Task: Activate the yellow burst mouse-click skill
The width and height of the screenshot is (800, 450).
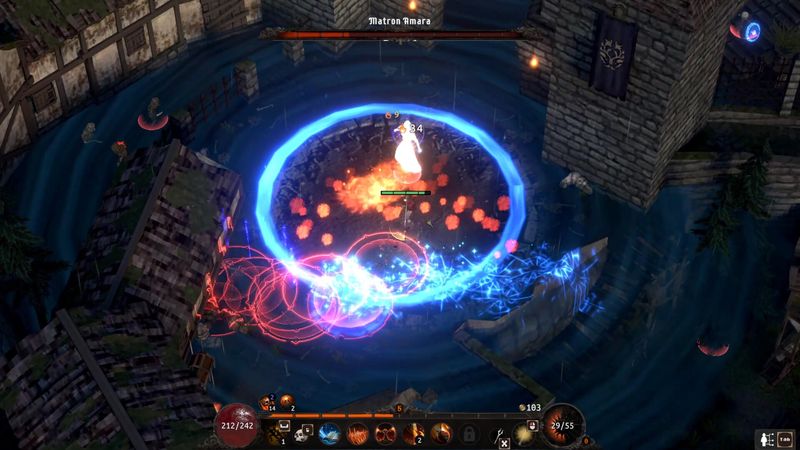Action: pos(523,432)
